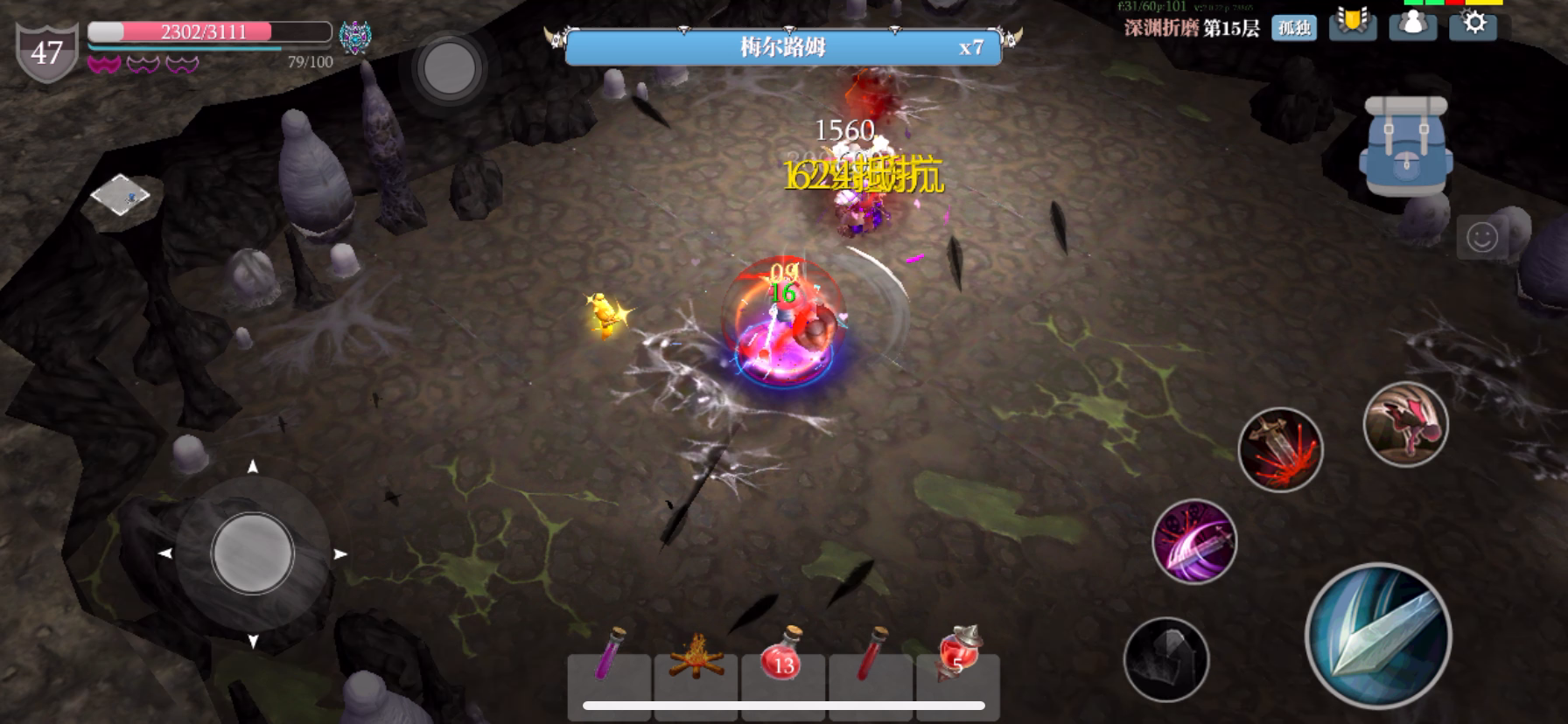Trigger the red-cloak dash skill
The width and height of the screenshot is (1568, 724).
[1405, 424]
